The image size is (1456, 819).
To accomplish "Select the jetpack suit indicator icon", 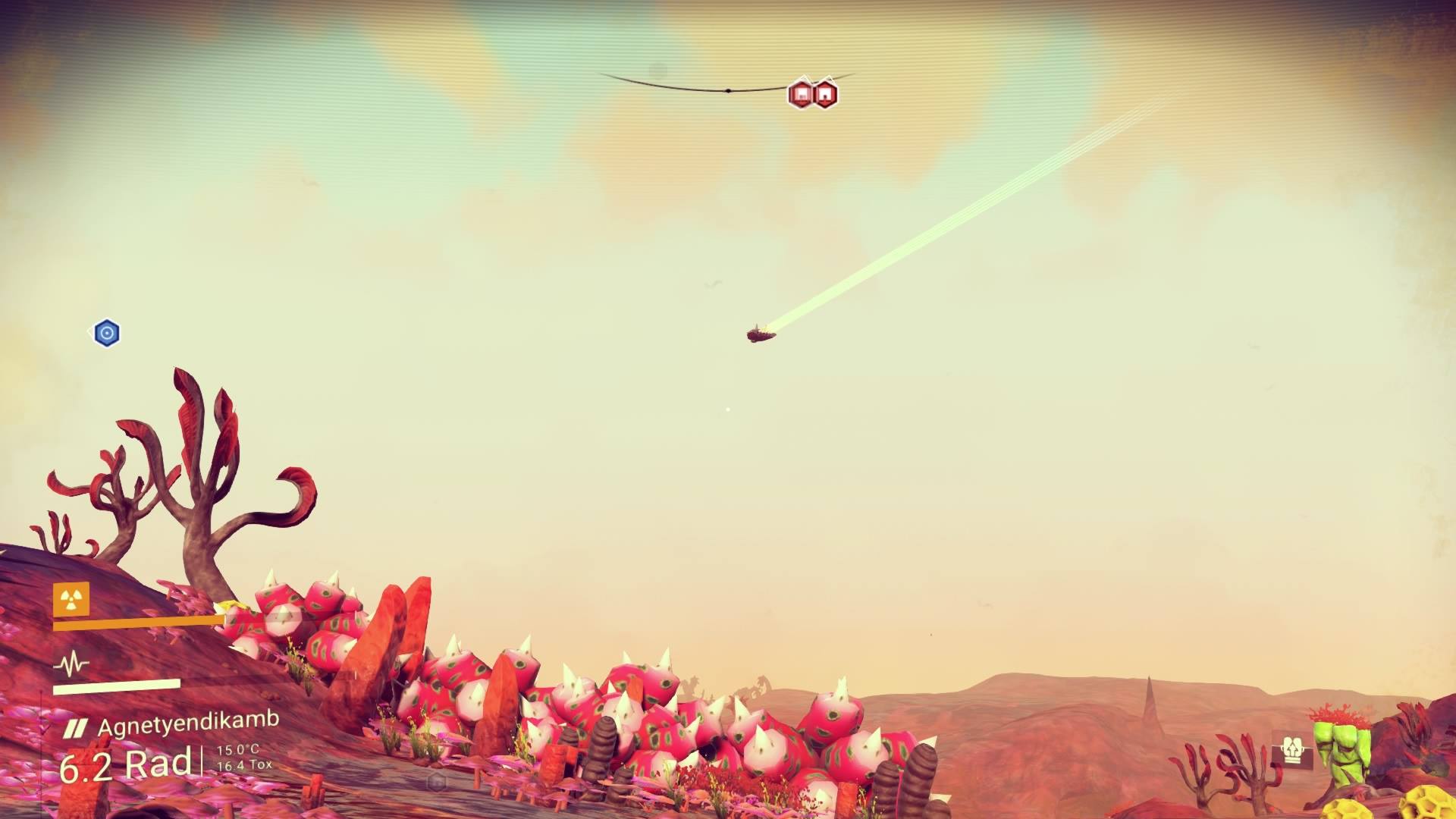I will (x=1291, y=751).
